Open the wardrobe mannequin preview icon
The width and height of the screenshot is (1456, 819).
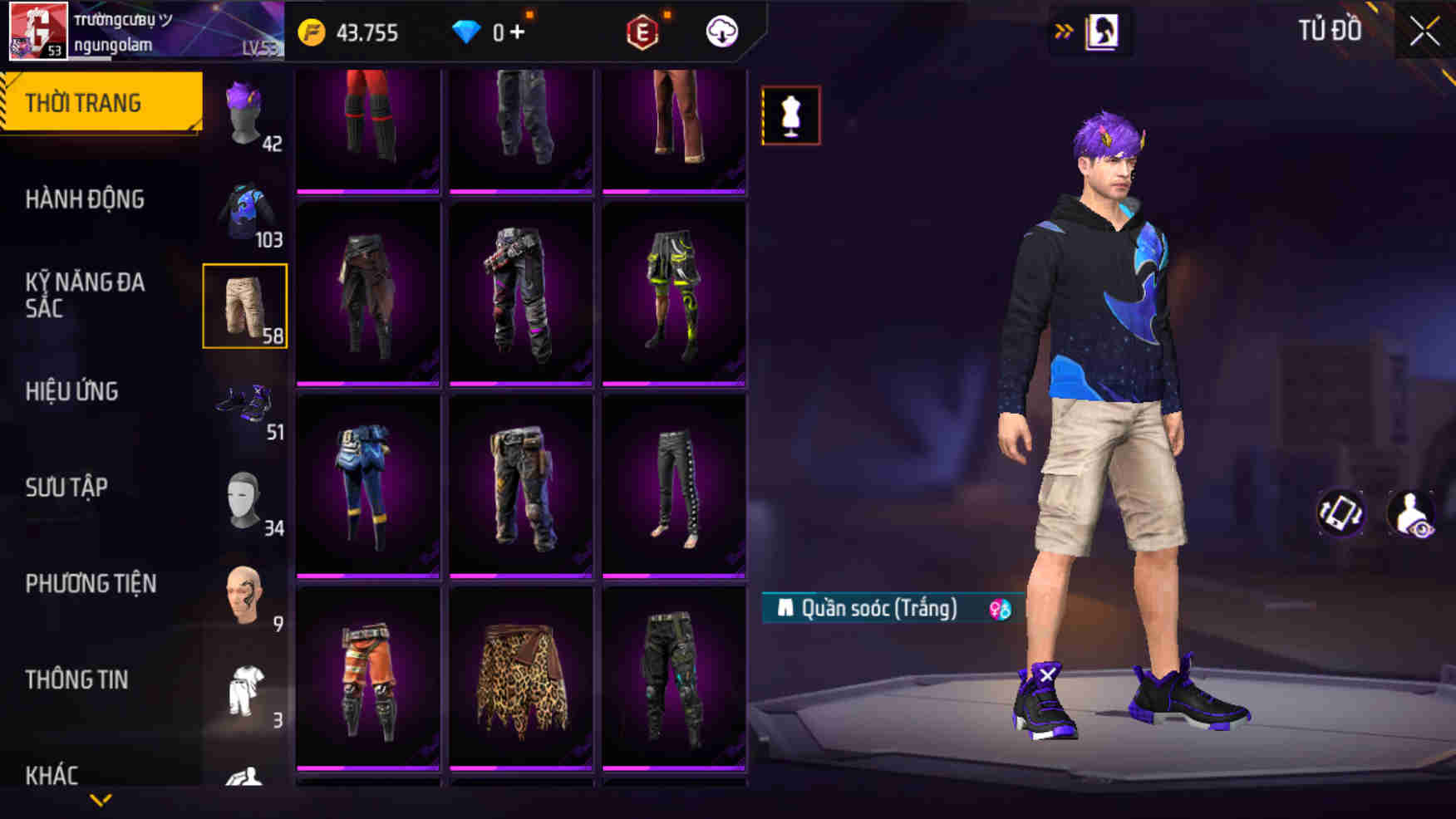[790, 115]
